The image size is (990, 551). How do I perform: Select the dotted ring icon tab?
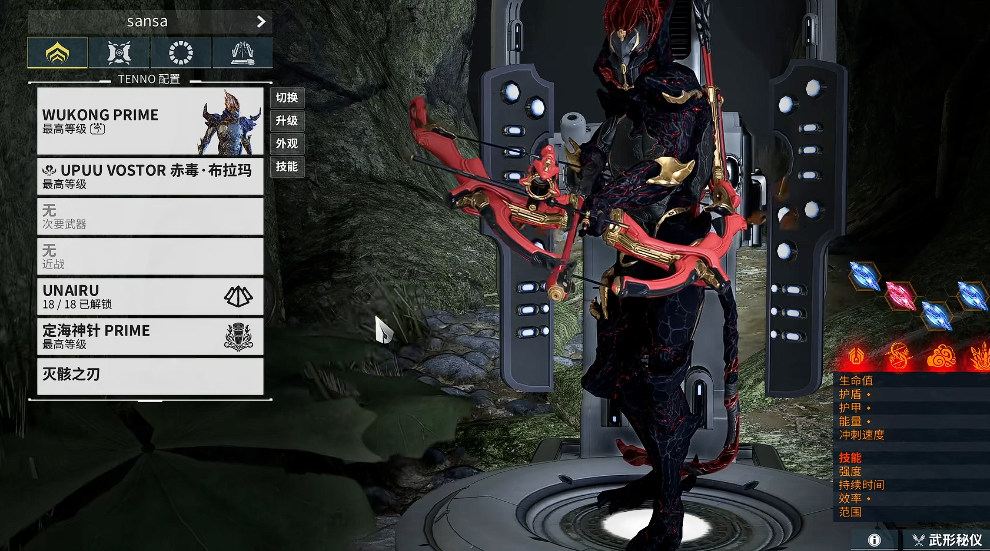point(181,53)
